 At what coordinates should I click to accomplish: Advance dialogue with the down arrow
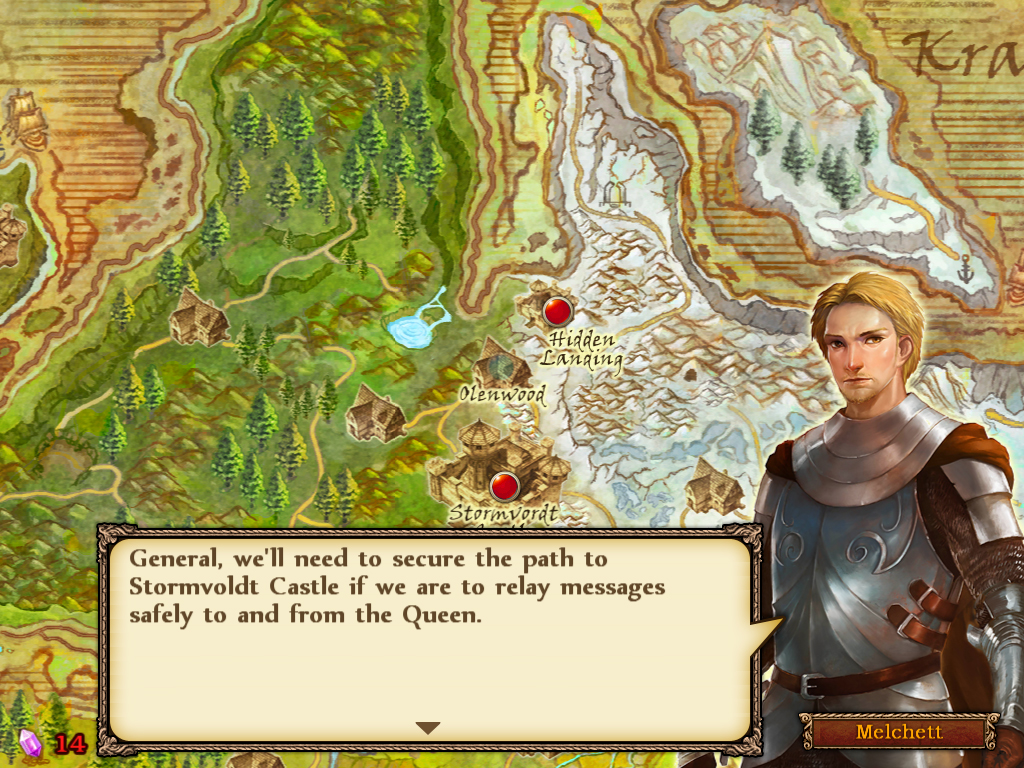[x=428, y=728]
